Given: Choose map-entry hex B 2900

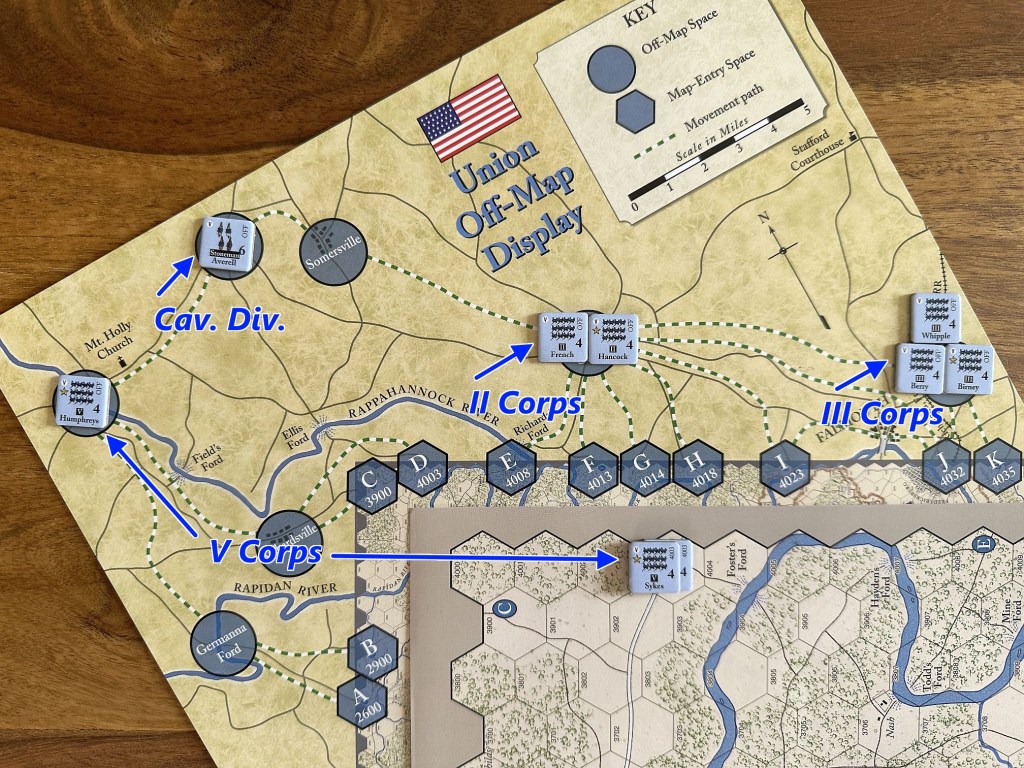Looking at the screenshot, I should coord(374,654).
